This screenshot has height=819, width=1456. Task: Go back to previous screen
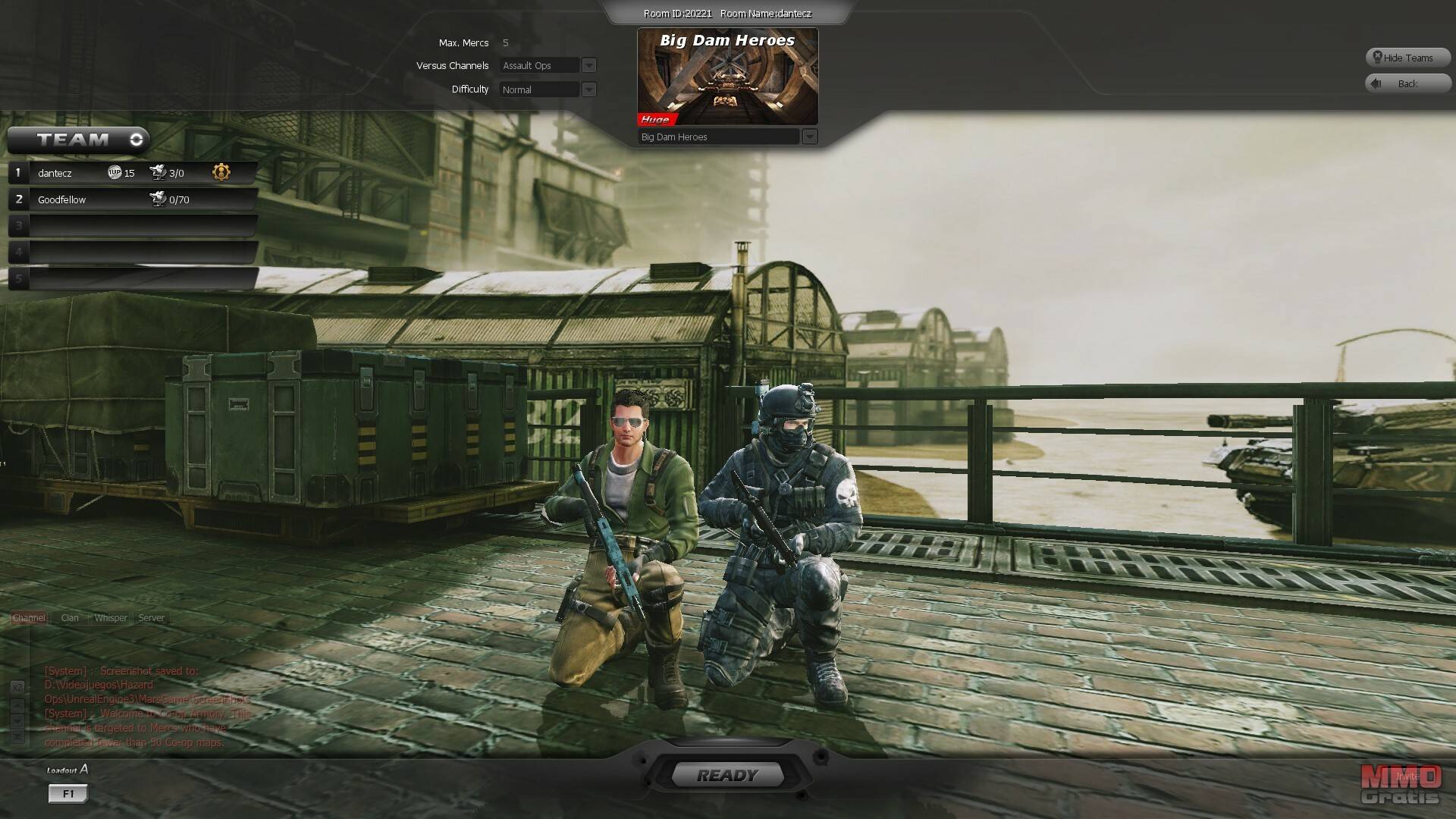coord(1407,83)
